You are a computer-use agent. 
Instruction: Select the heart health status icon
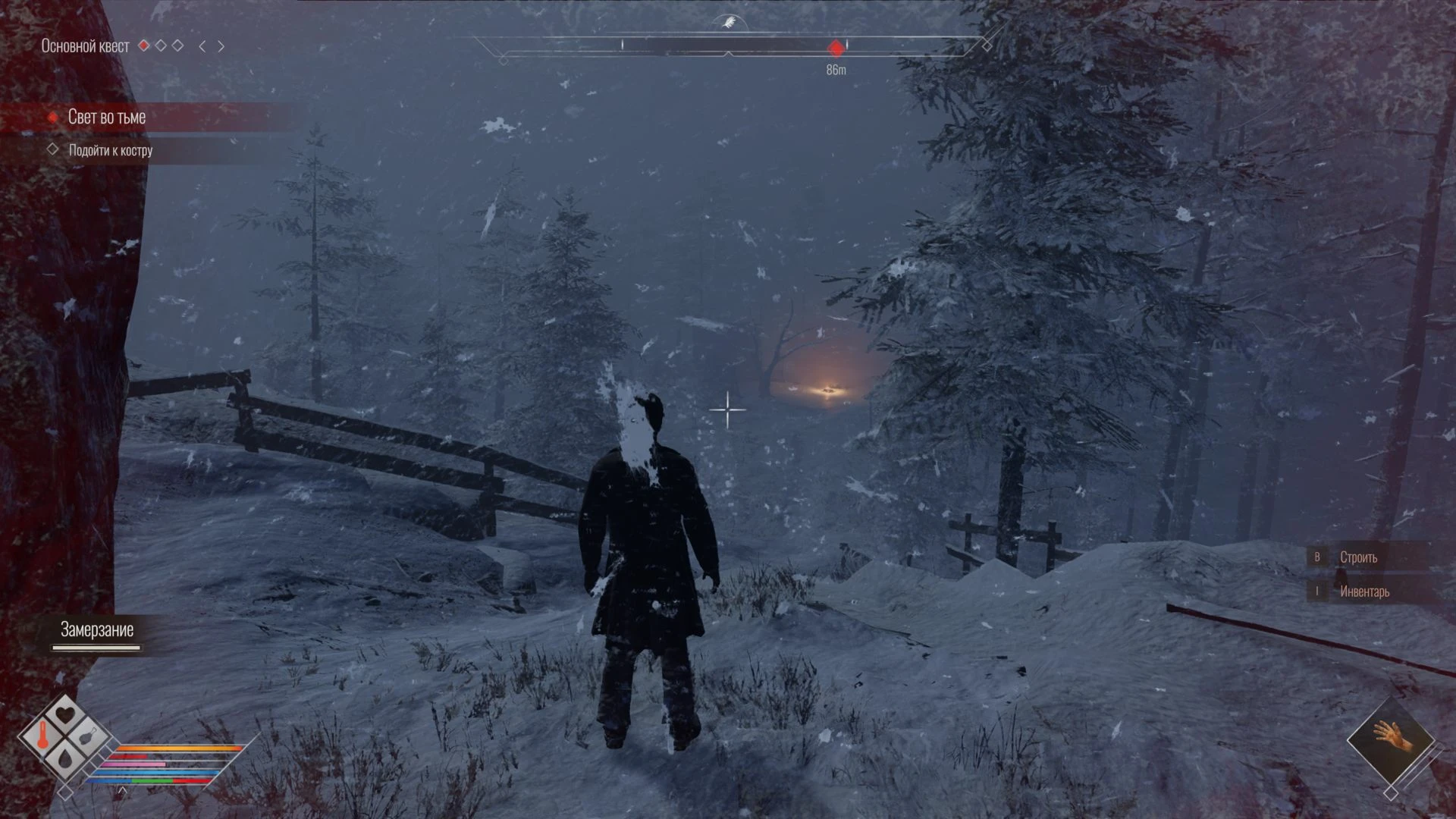(66, 714)
